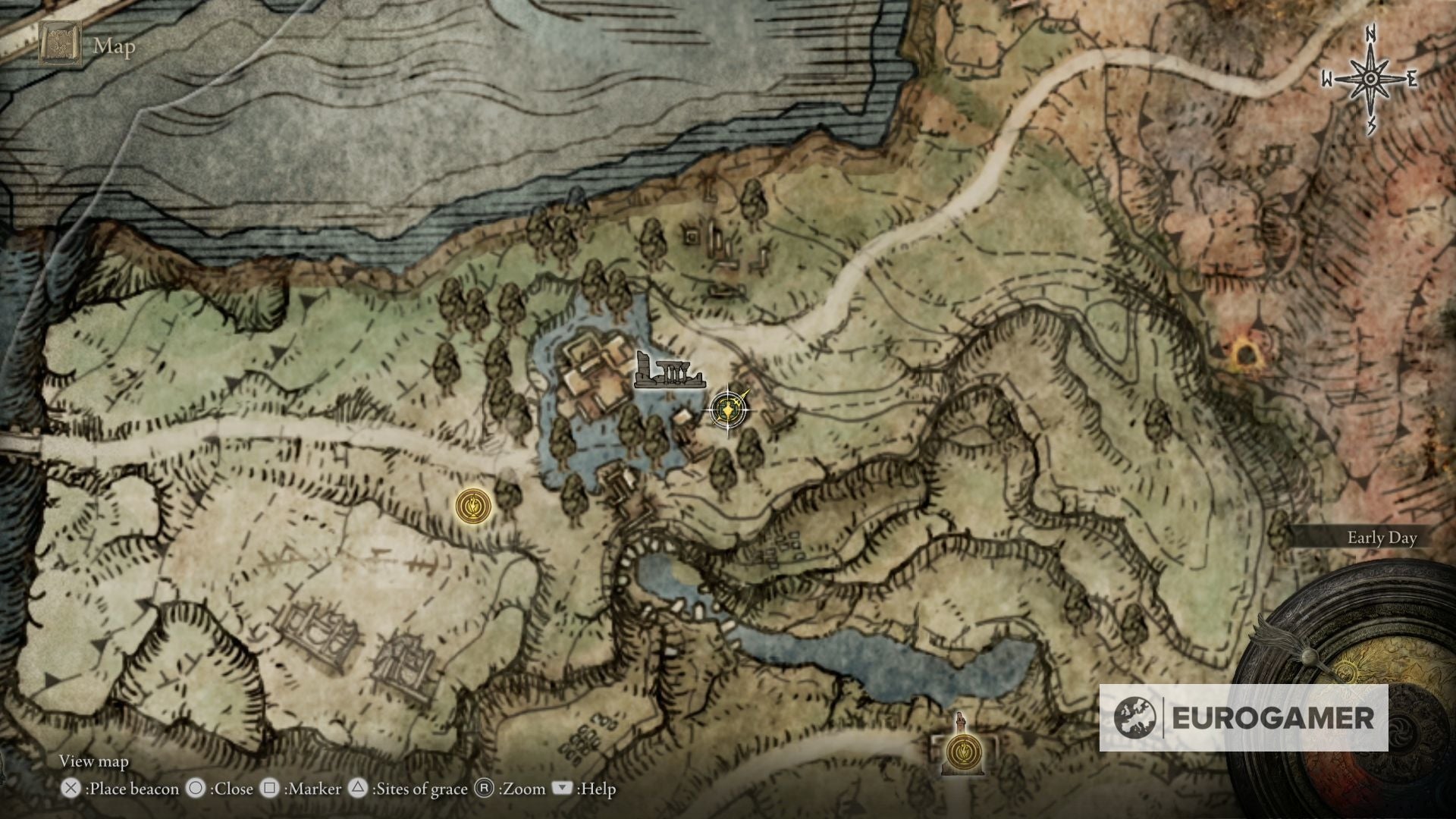The width and height of the screenshot is (1456, 819).
Task: Click the square button icon for Marker
Action: (x=269, y=789)
